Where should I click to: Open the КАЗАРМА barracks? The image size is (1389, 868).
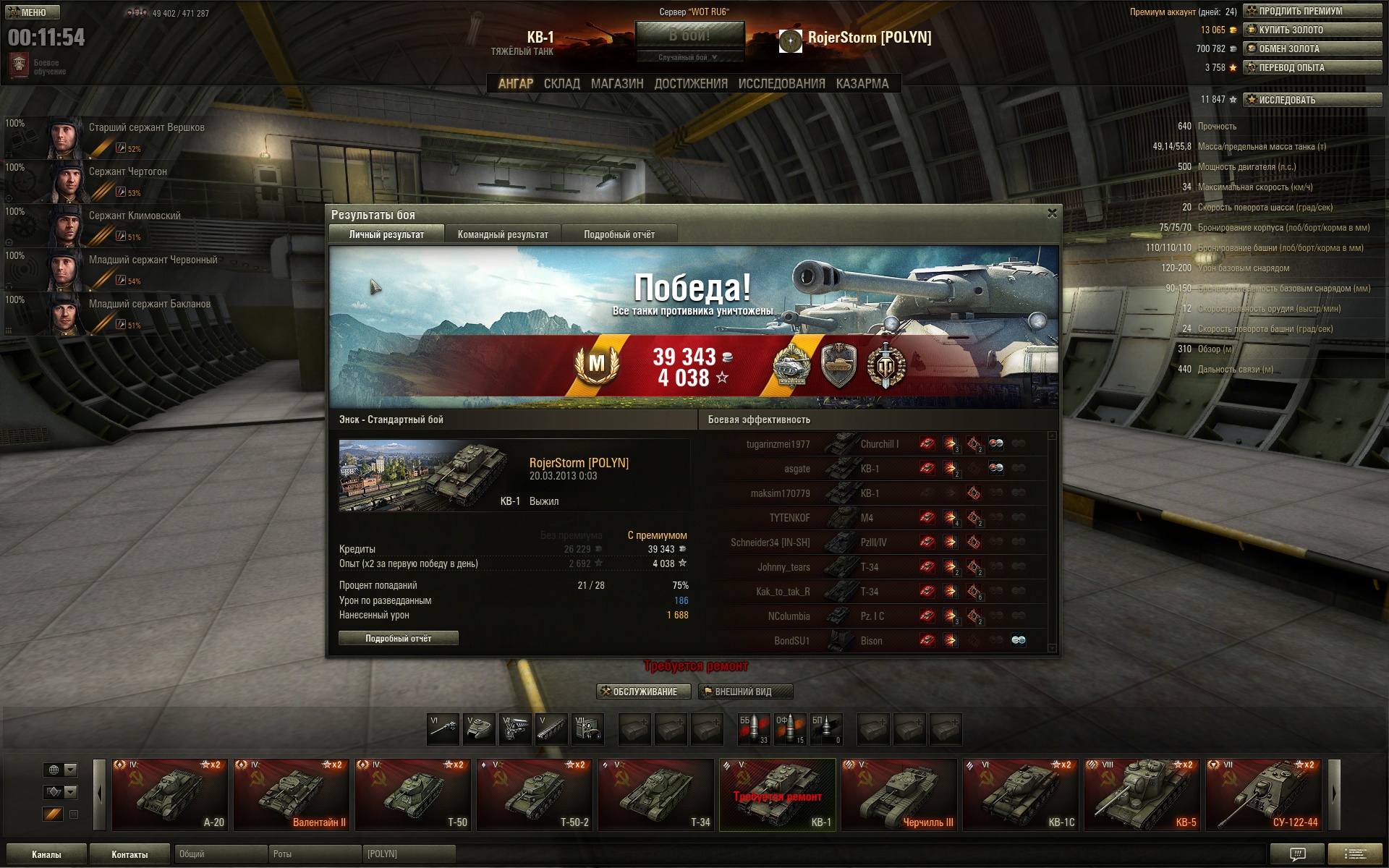[x=862, y=84]
